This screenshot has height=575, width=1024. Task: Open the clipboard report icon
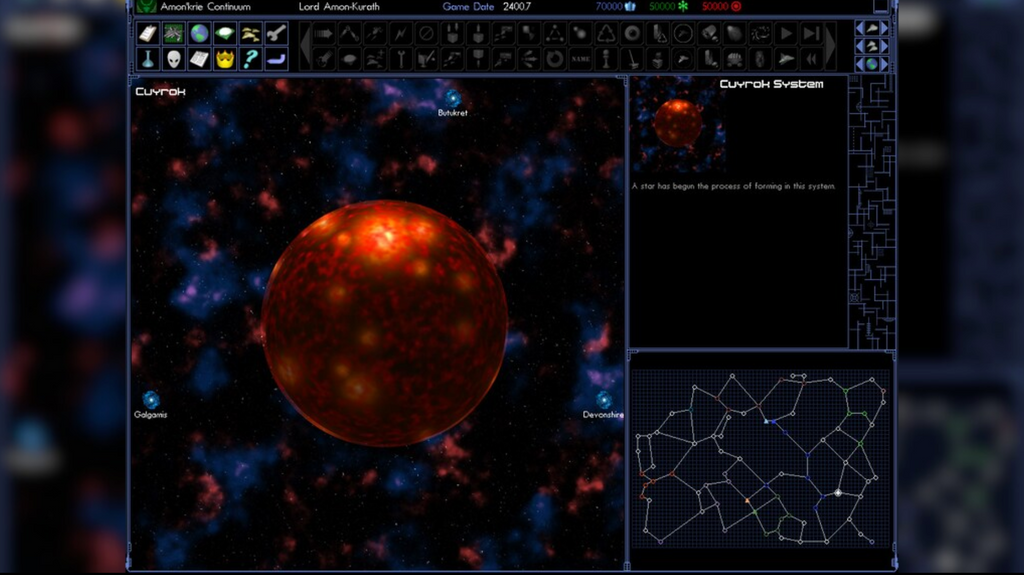point(148,34)
